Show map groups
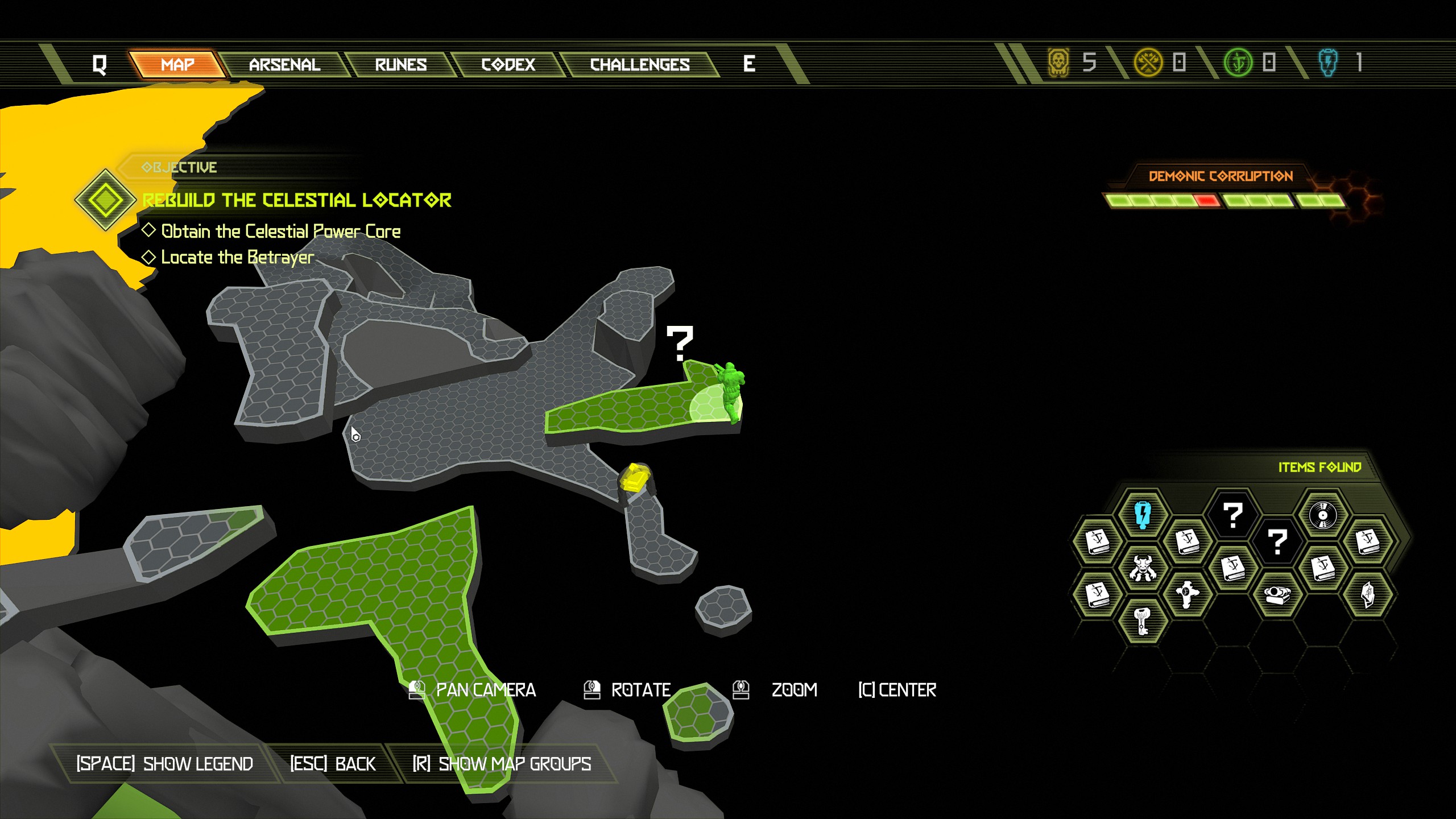1456x819 pixels. pos(502,763)
